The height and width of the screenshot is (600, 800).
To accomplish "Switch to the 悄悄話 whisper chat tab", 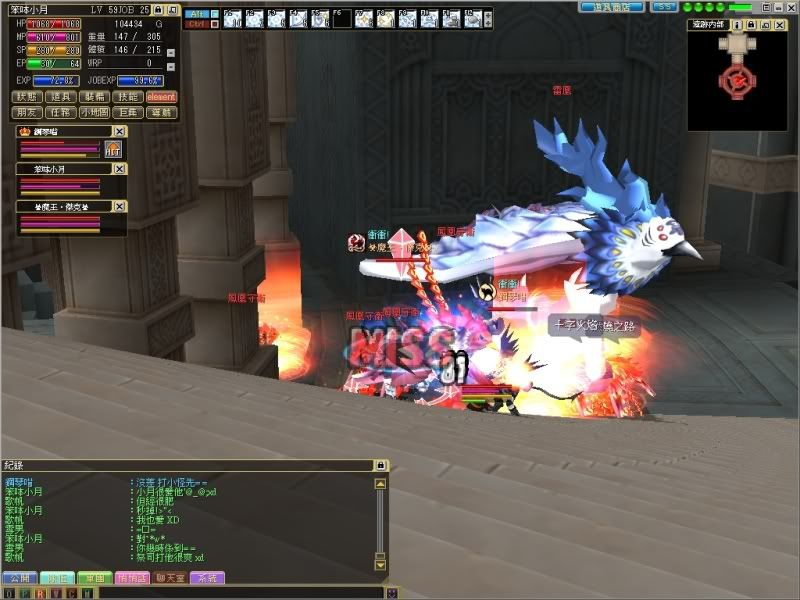I will [x=132, y=578].
